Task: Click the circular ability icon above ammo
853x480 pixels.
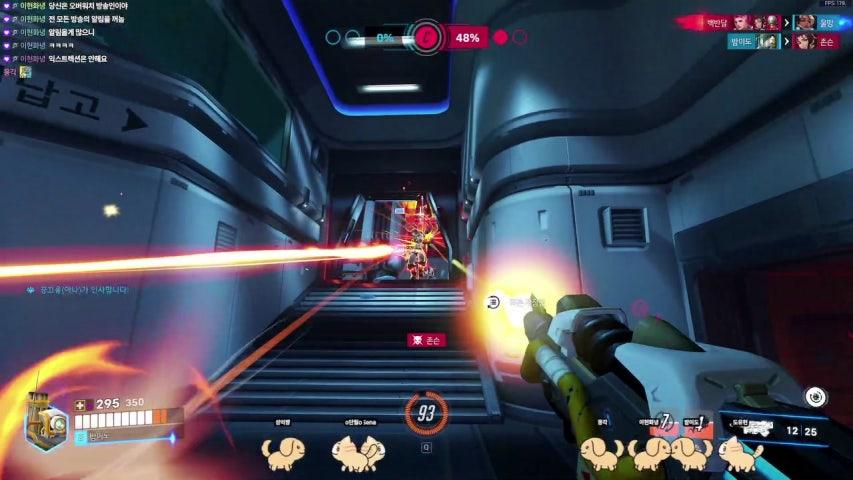Action: [815, 396]
